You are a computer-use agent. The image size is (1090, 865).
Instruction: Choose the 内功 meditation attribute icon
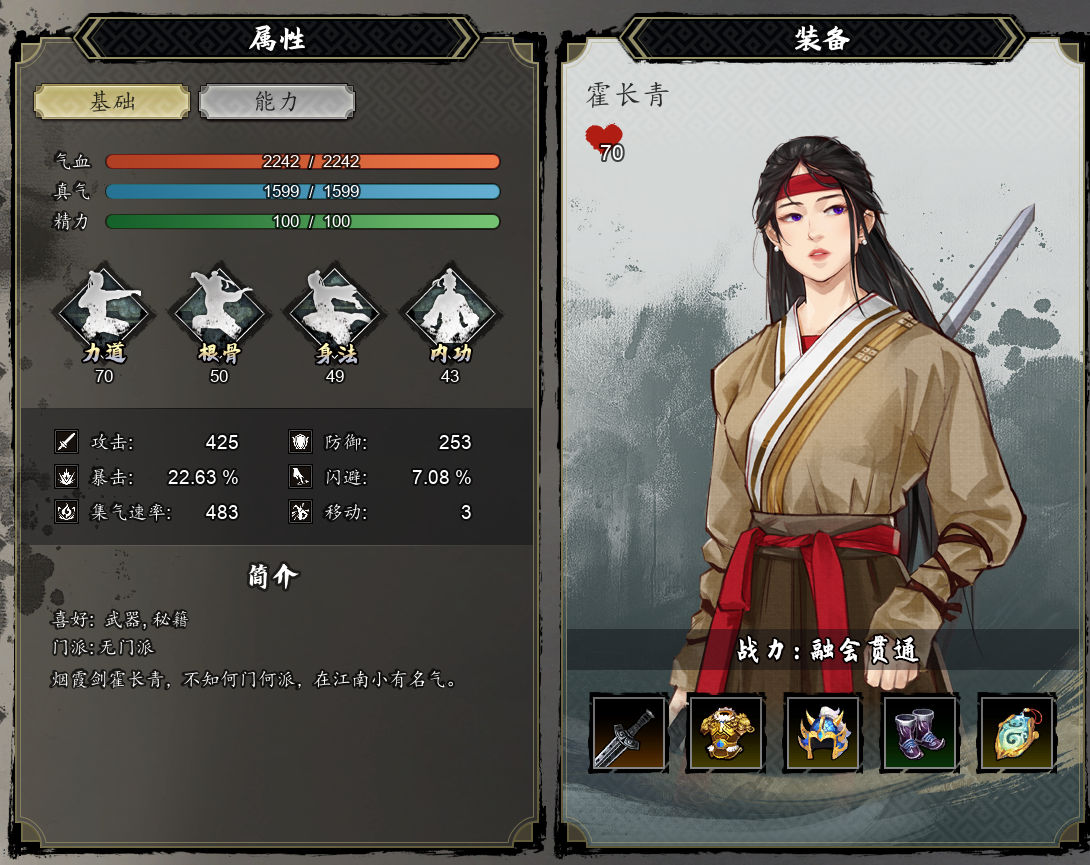(449, 312)
